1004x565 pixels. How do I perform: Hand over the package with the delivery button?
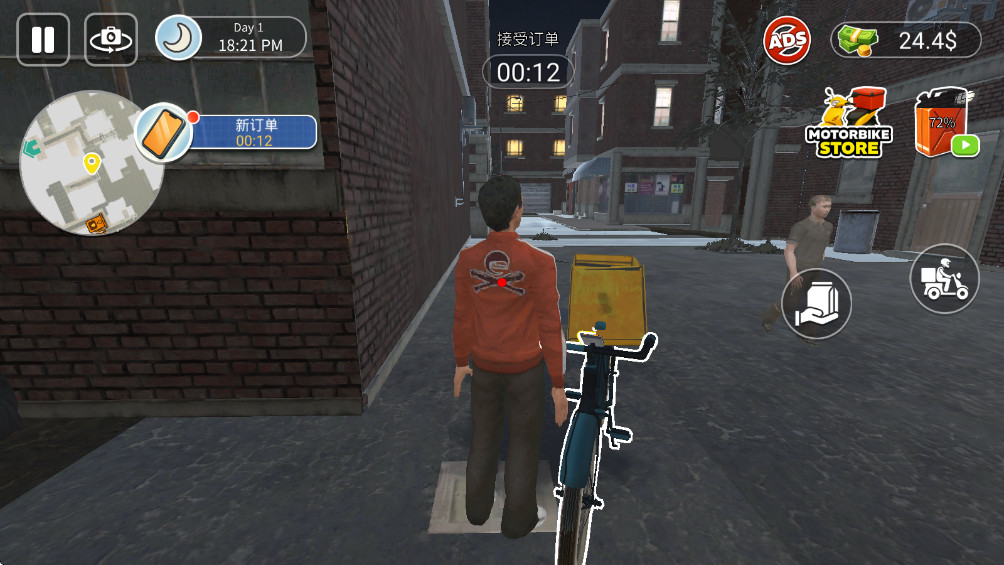(816, 304)
